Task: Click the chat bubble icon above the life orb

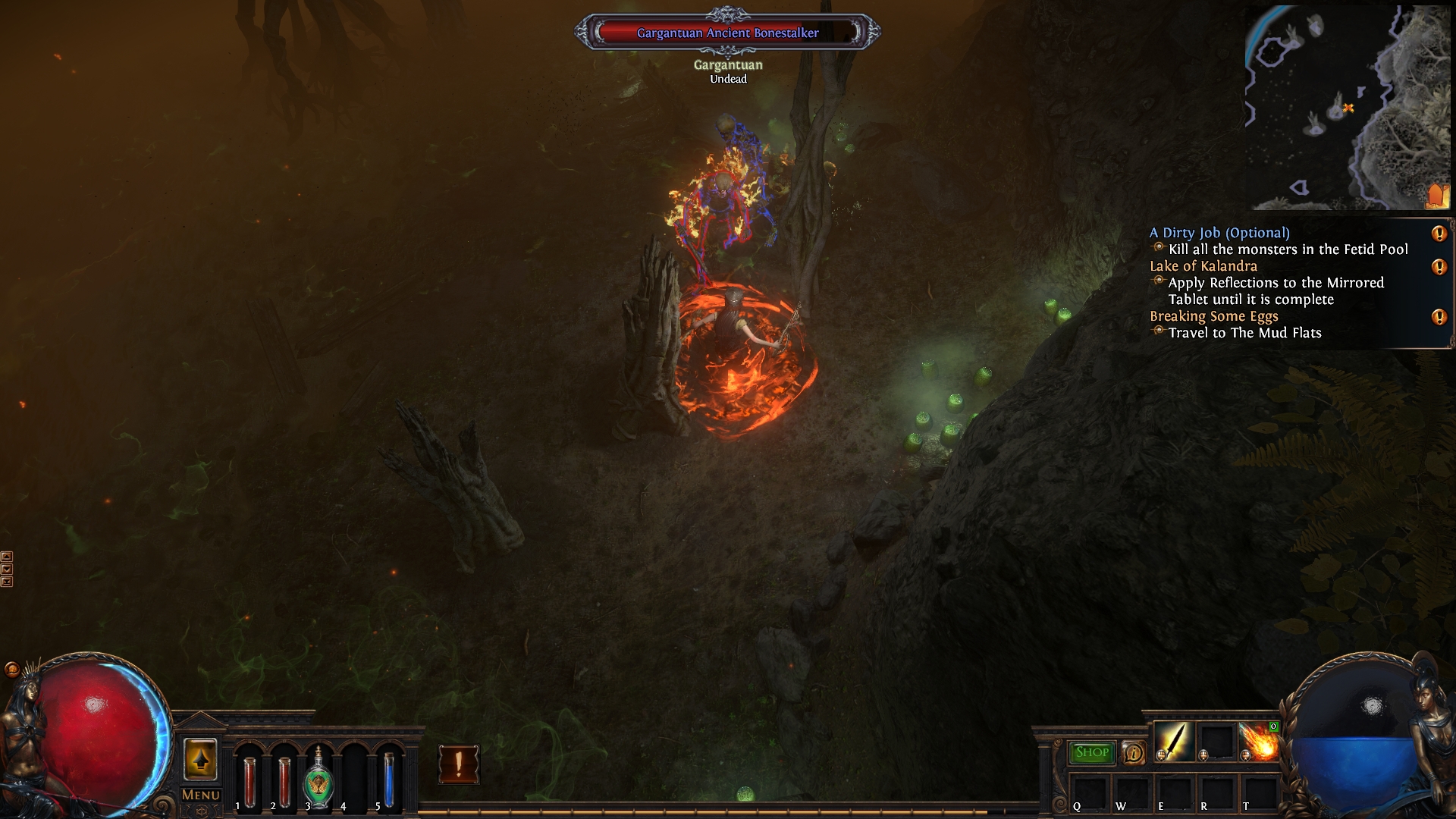Action: [12, 669]
